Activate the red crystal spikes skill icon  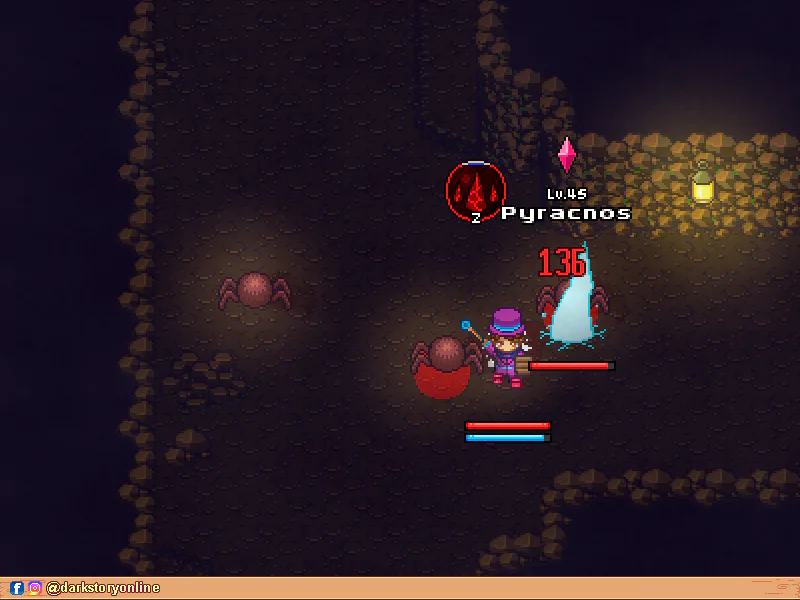point(476,189)
